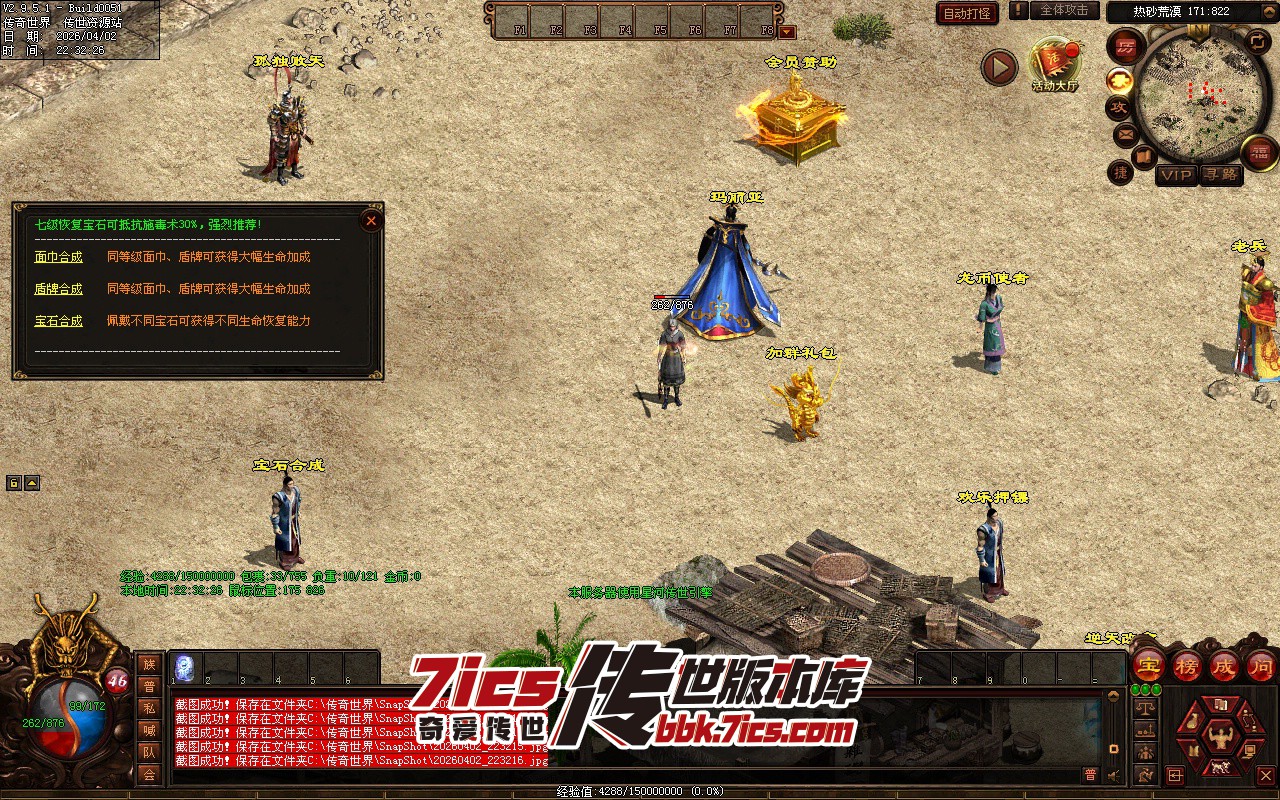Switch the 全体攻击 attack mode
Viewport: 1280px width, 800px height.
tap(1064, 10)
